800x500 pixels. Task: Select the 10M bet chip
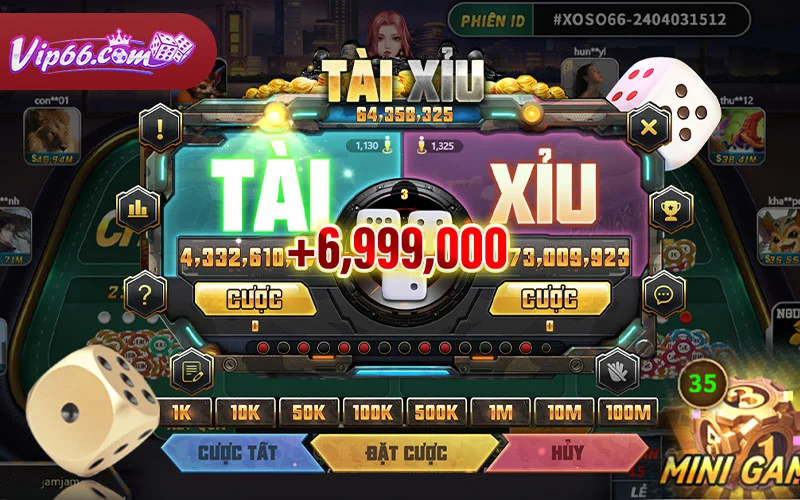pos(564,413)
